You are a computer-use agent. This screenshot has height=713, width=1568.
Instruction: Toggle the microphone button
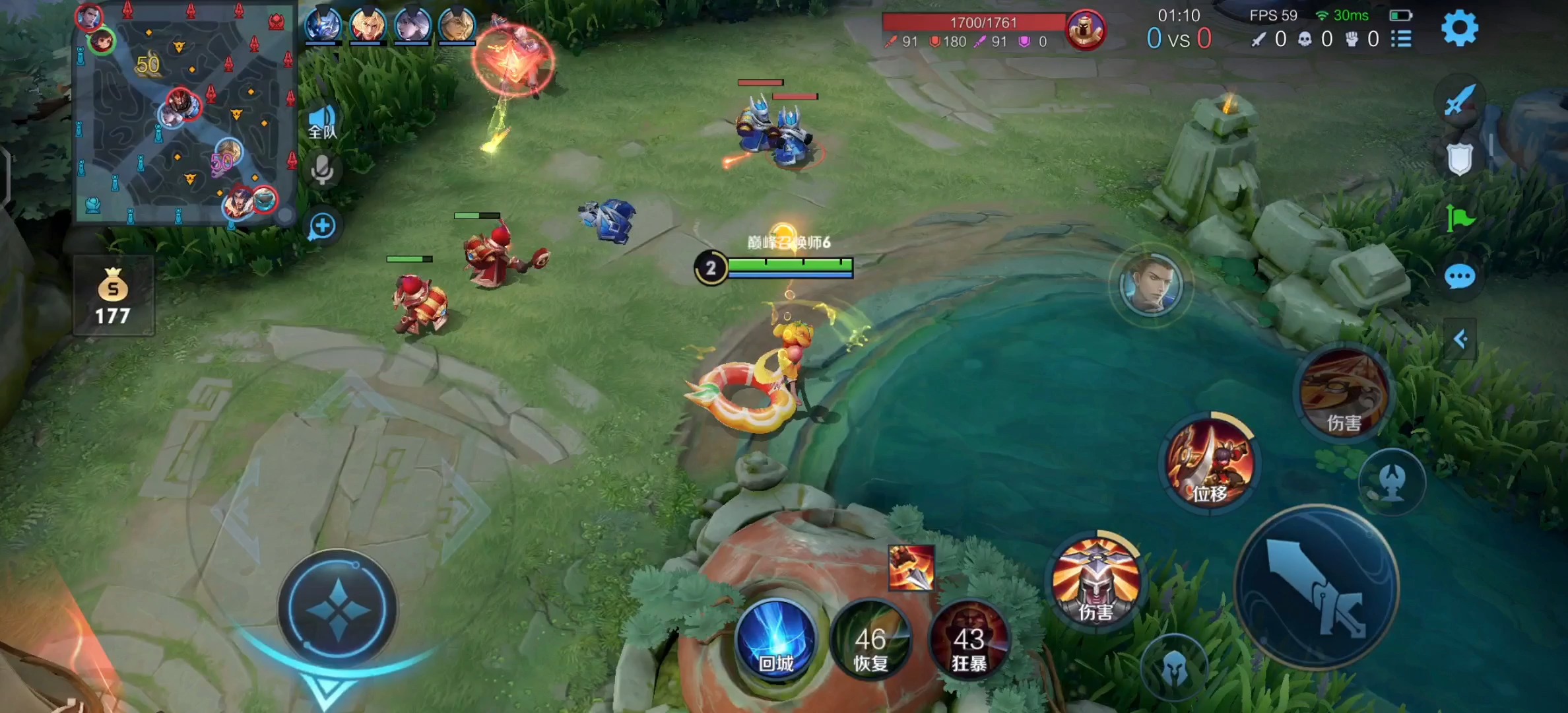(x=322, y=170)
